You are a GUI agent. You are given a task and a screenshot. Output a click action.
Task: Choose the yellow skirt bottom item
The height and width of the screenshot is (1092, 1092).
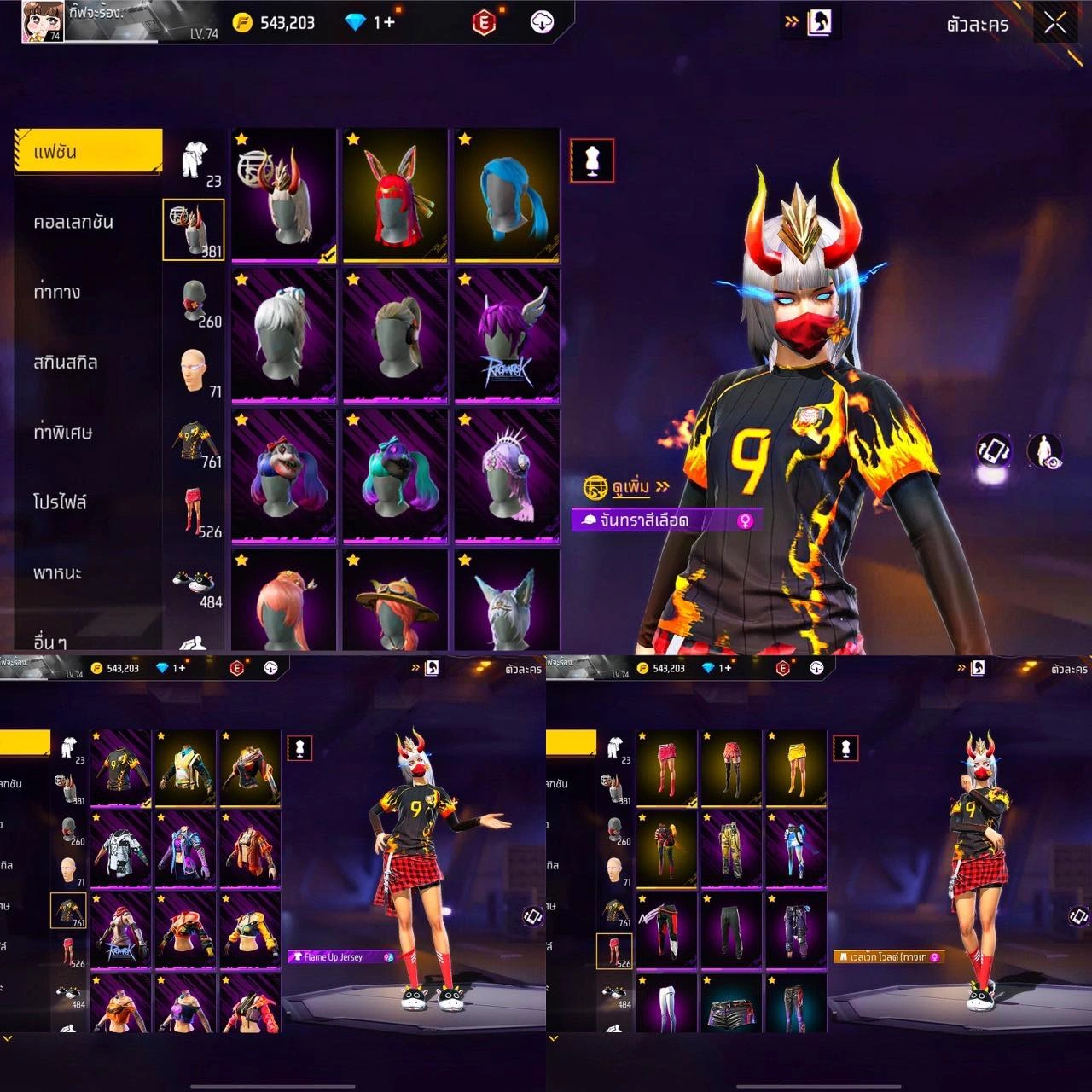coord(796,767)
